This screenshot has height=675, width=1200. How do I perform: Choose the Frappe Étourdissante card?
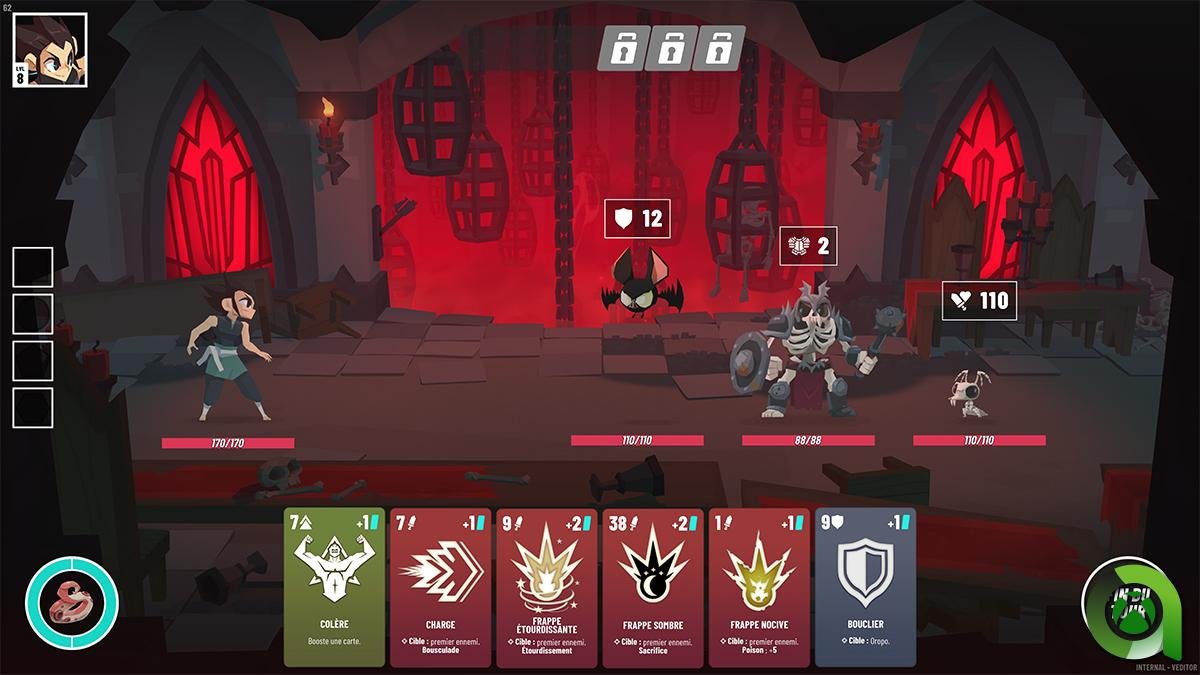click(546, 587)
